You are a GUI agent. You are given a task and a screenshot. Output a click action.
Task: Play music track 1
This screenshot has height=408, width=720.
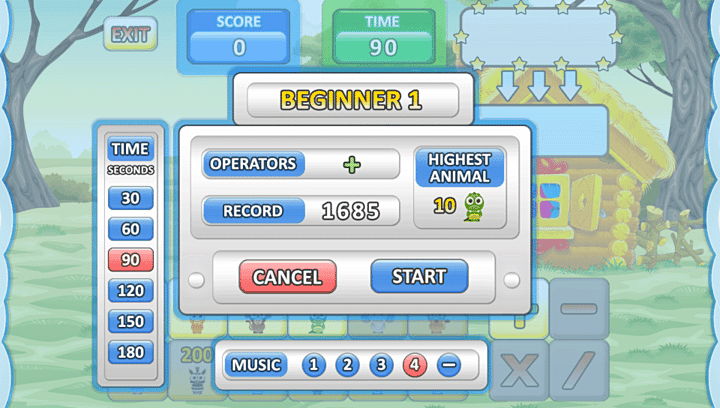click(x=313, y=365)
